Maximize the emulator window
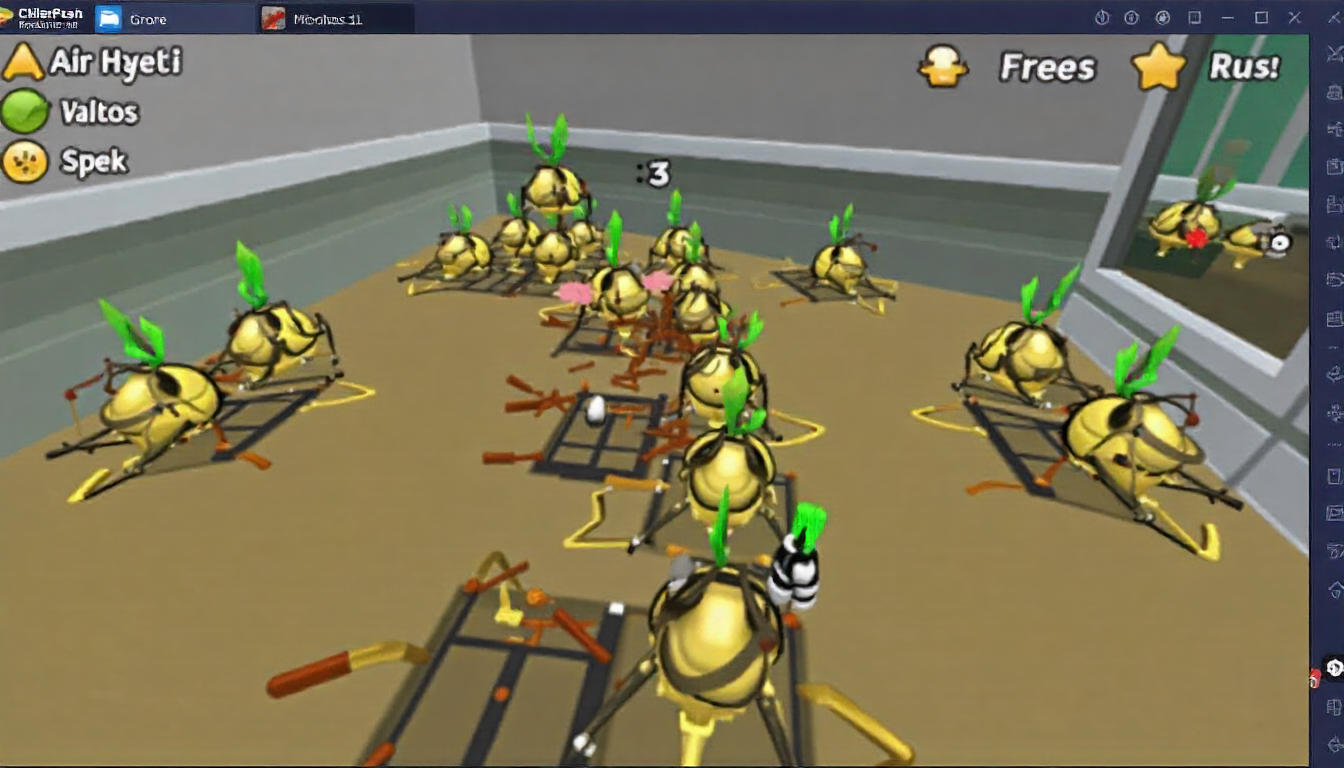 [x=1261, y=17]
